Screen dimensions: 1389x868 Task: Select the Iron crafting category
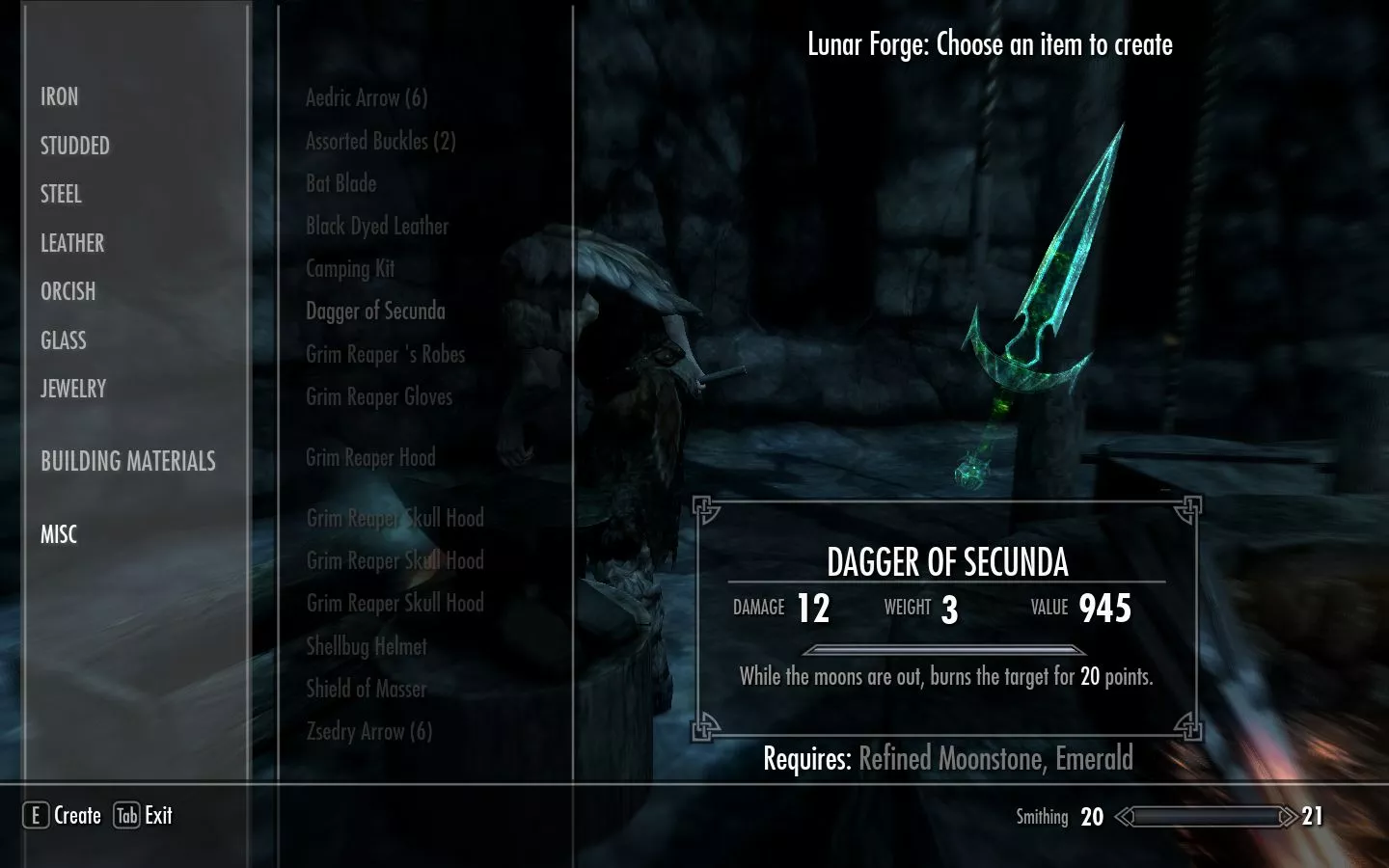tap(60, 96)
